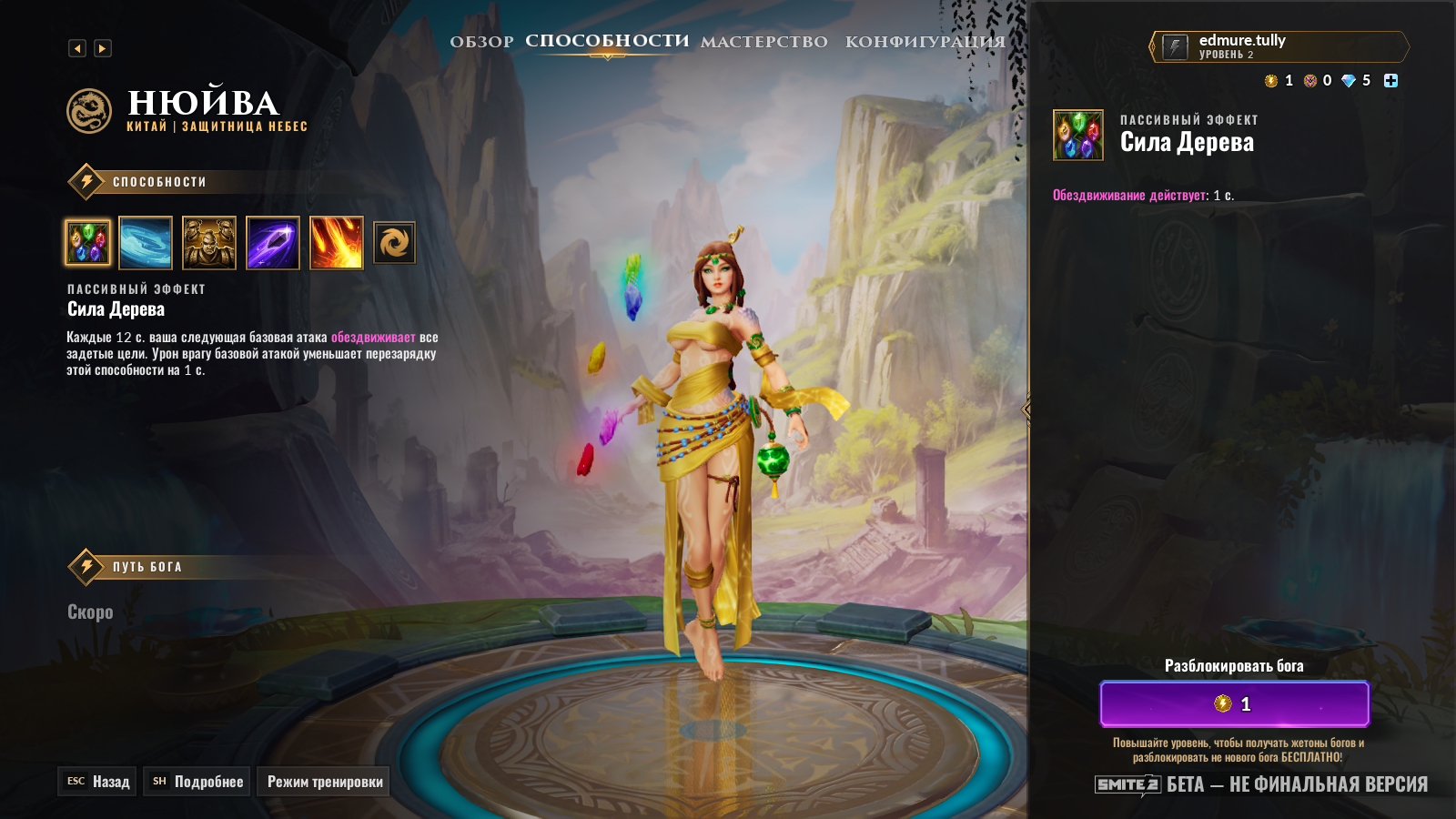Switch to the ОБЗОР tab

[481, 42]
